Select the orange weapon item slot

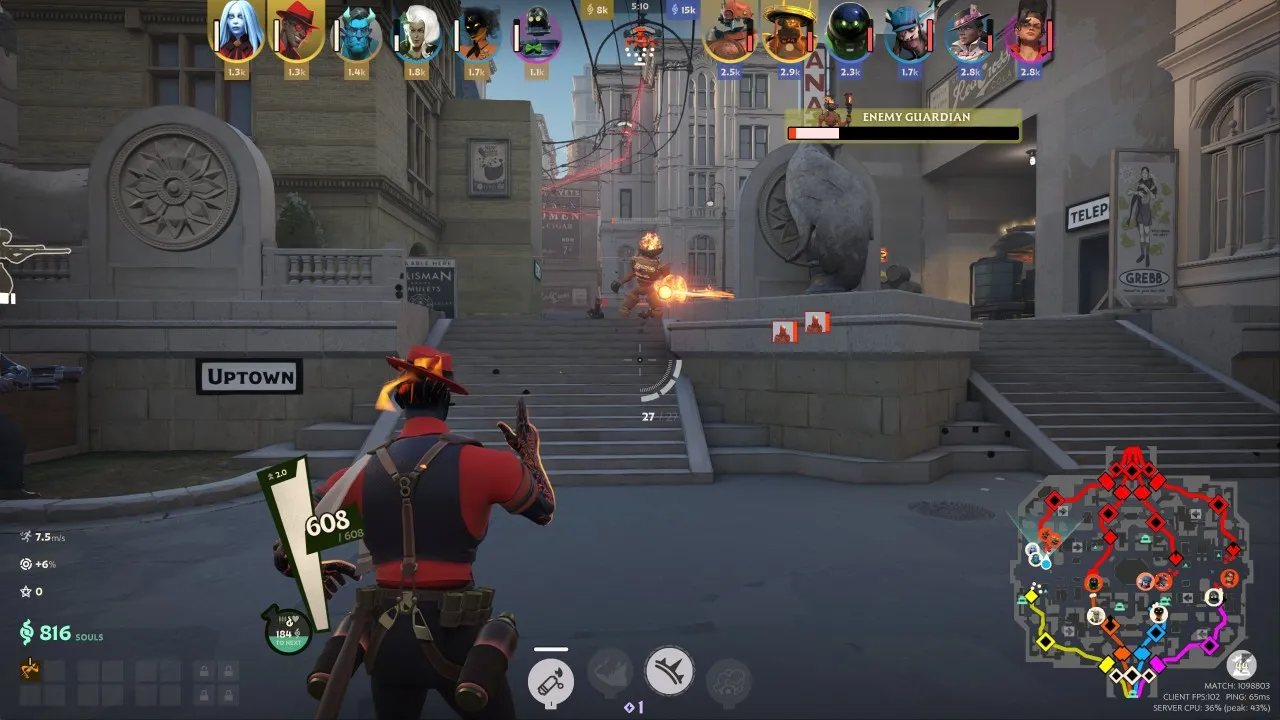[31, 670]
